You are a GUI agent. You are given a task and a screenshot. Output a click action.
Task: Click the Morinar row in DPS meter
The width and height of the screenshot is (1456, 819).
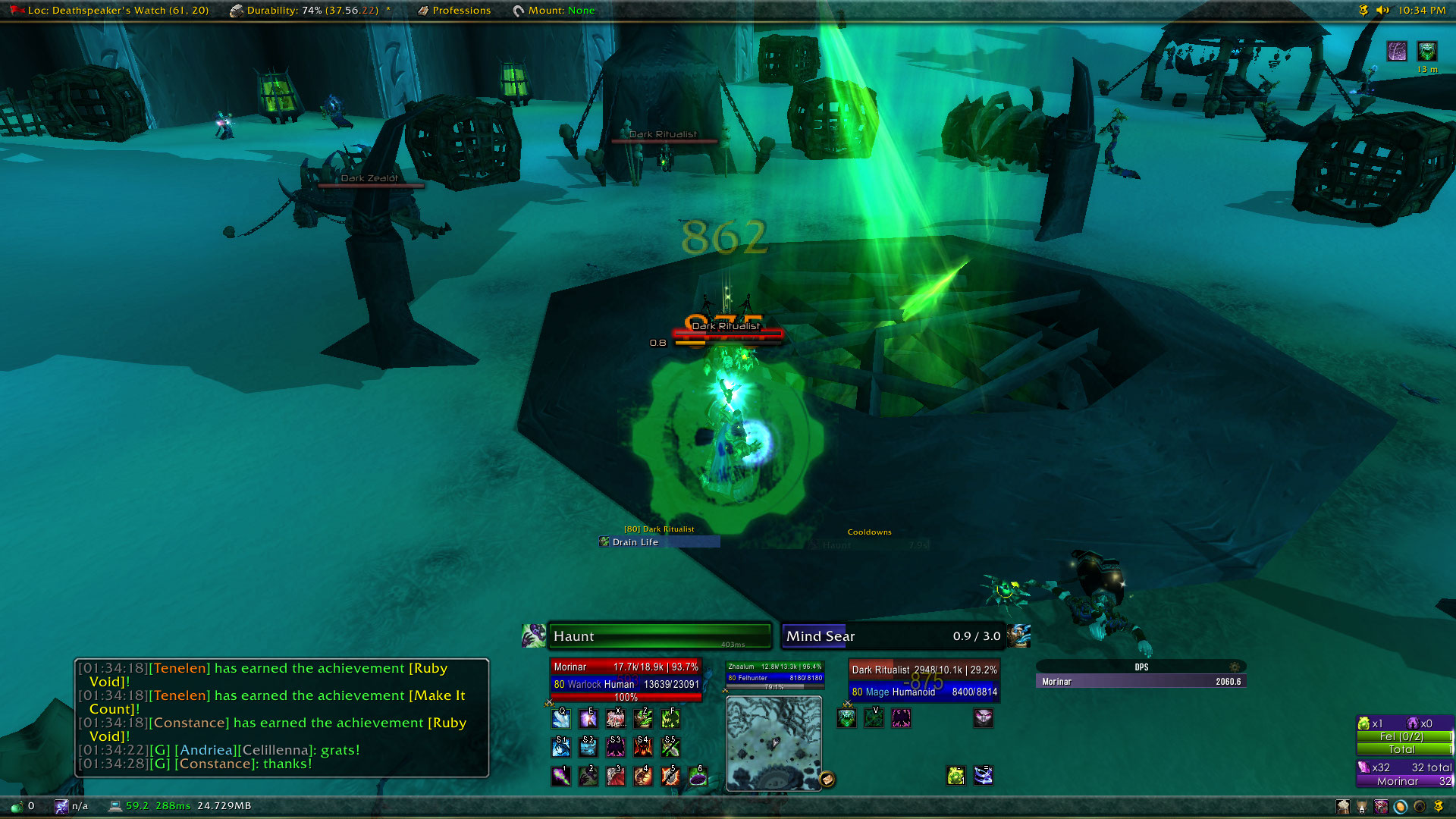pos(1141,682)
